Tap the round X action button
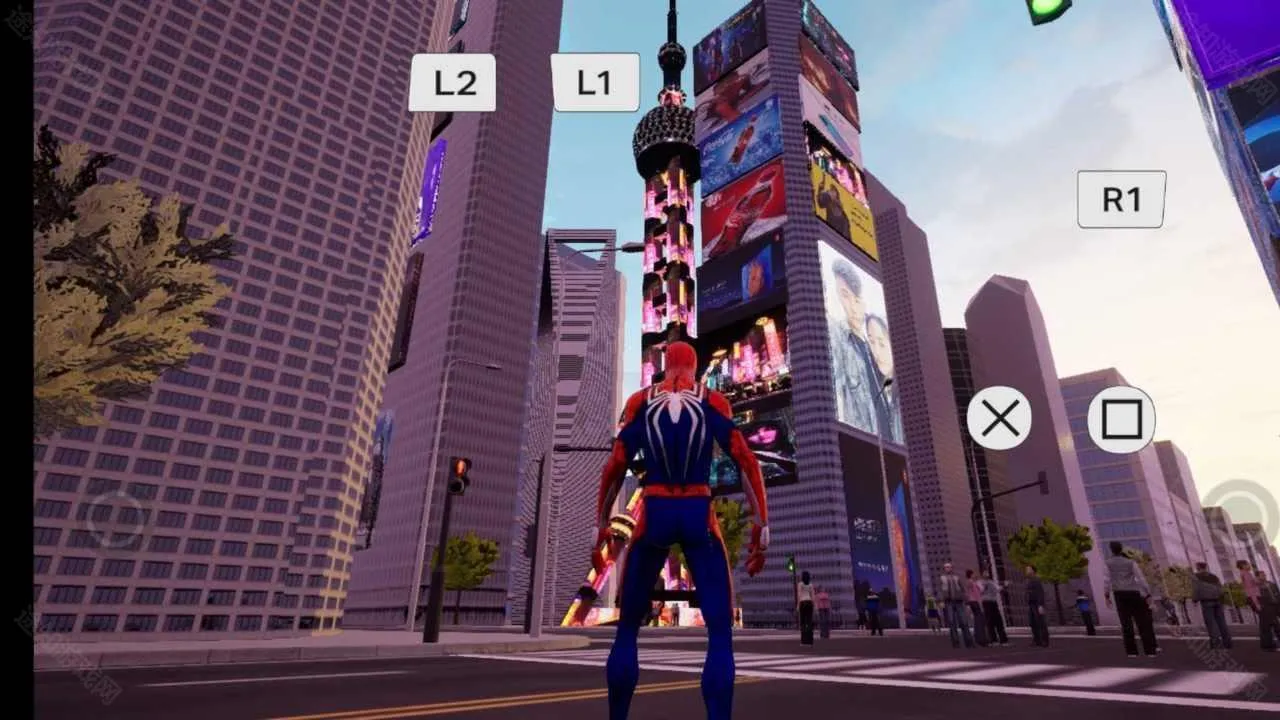This screenshot has width=1280, height=720. point(999,418)
